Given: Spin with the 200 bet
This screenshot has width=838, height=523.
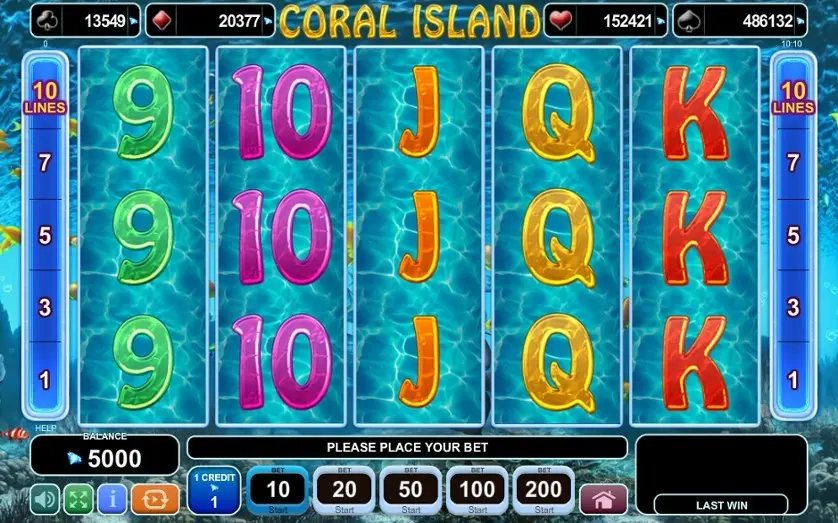Looking at the screenshot, I should pos(544,490).
